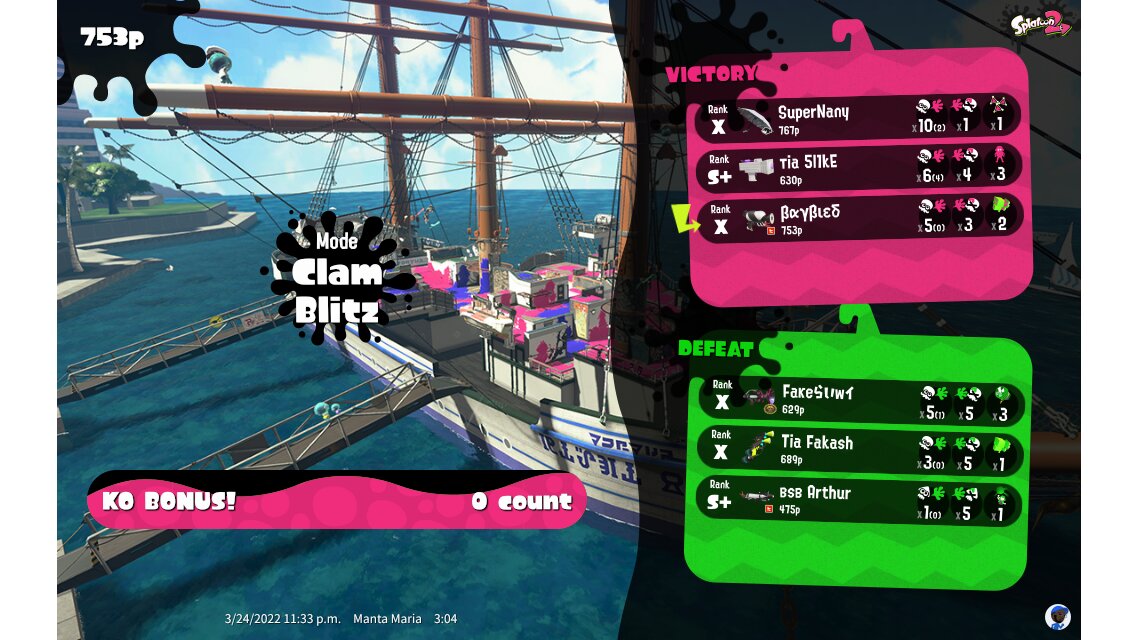This screenshot has width=1138, height=640.
Task: Select the 629p player row on defeated team
Action: [x=858, y=399]
